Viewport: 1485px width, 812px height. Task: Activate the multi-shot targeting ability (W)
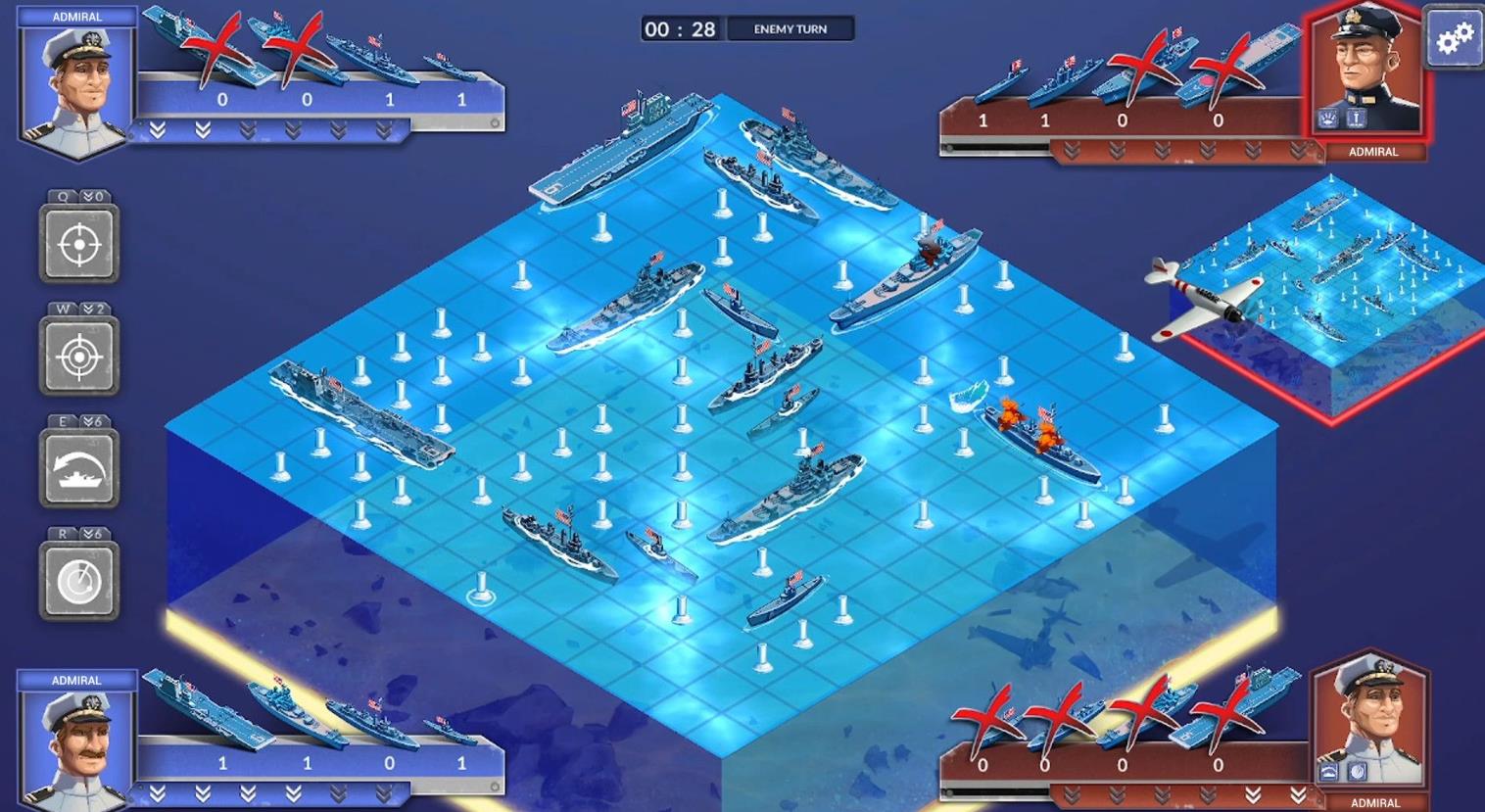(x=79, y=356)
